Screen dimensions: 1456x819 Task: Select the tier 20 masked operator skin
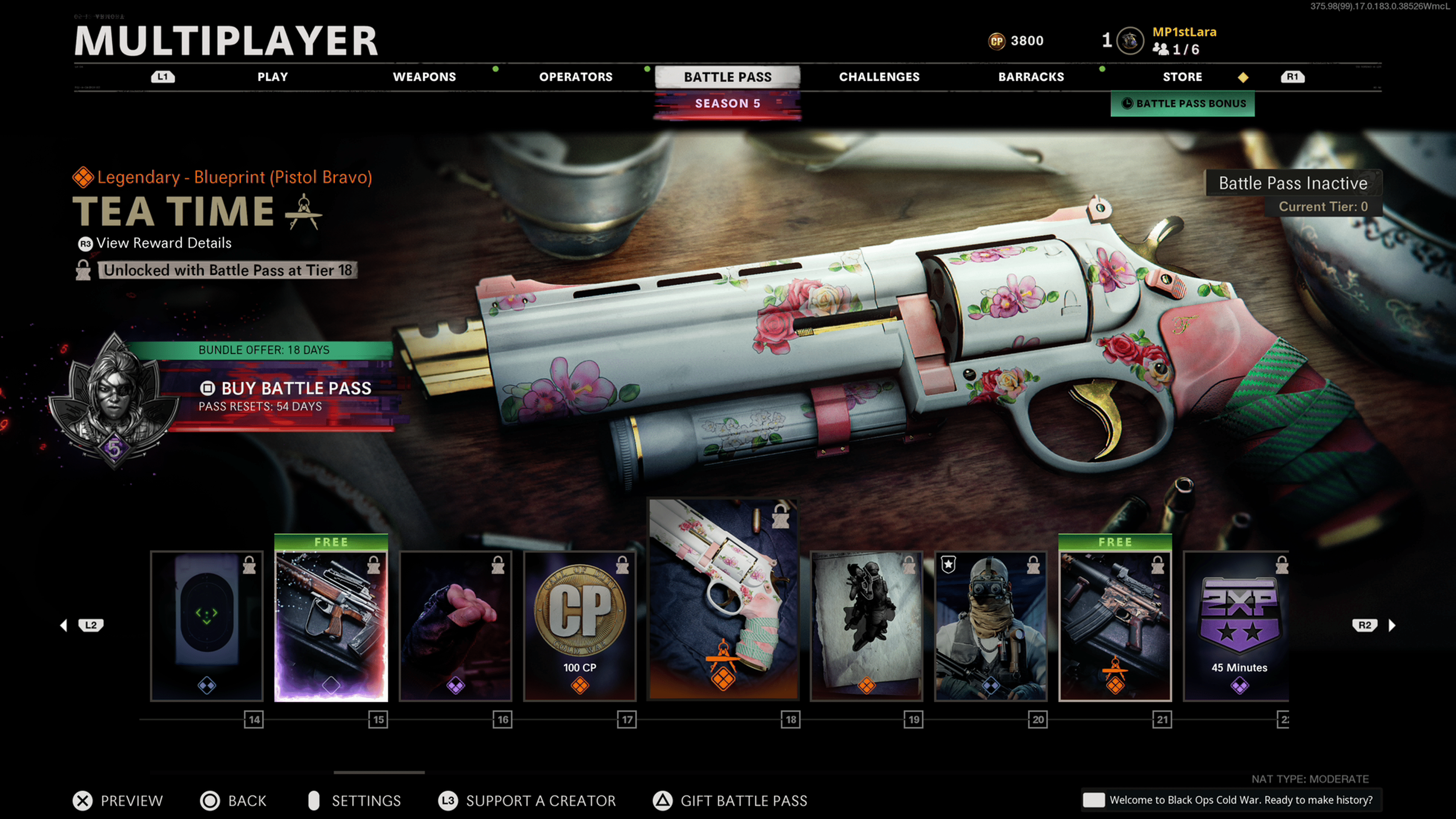(991, 626)
